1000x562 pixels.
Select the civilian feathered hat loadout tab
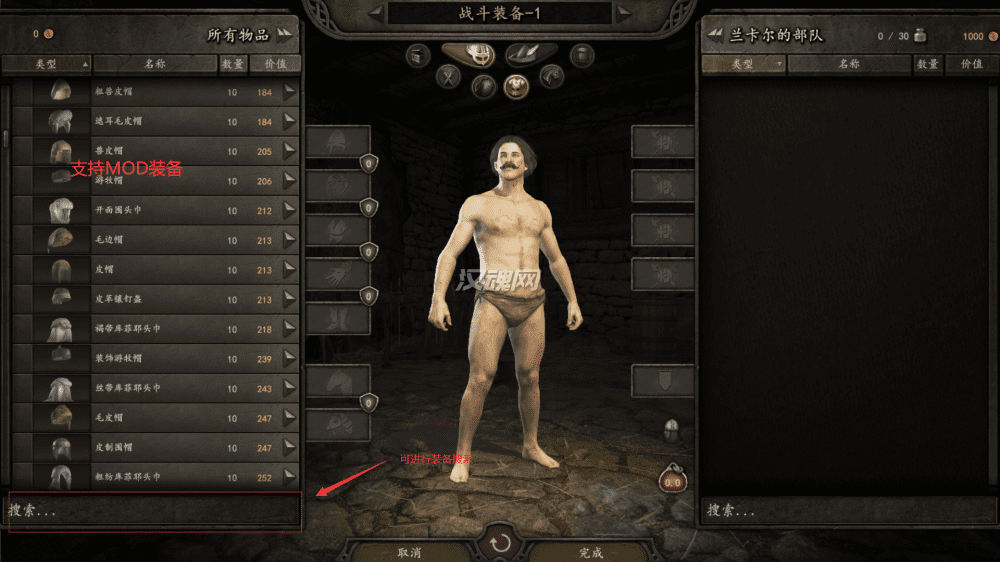[x=531, y=54]
